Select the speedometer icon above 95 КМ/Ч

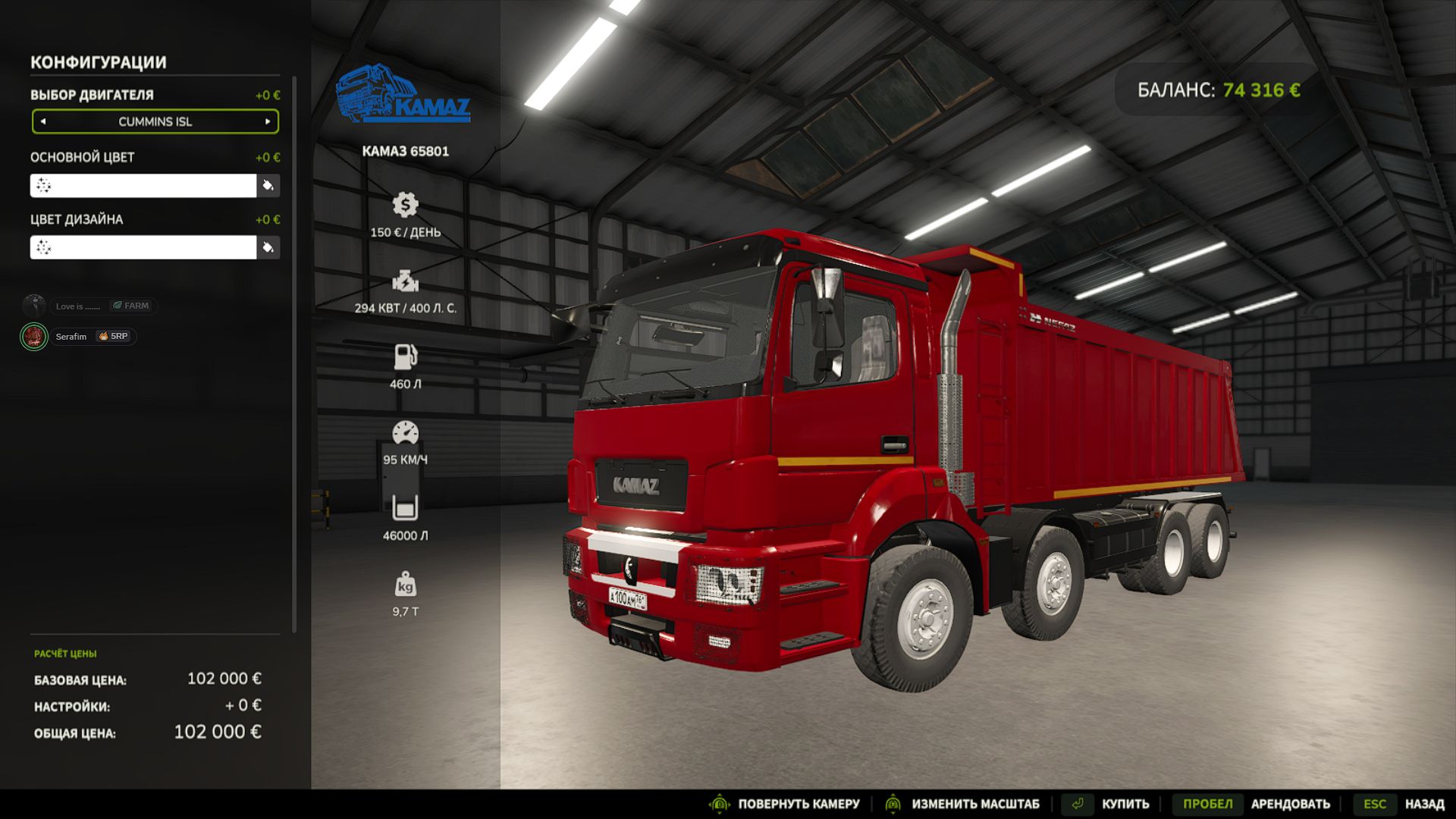click(406, 430)
